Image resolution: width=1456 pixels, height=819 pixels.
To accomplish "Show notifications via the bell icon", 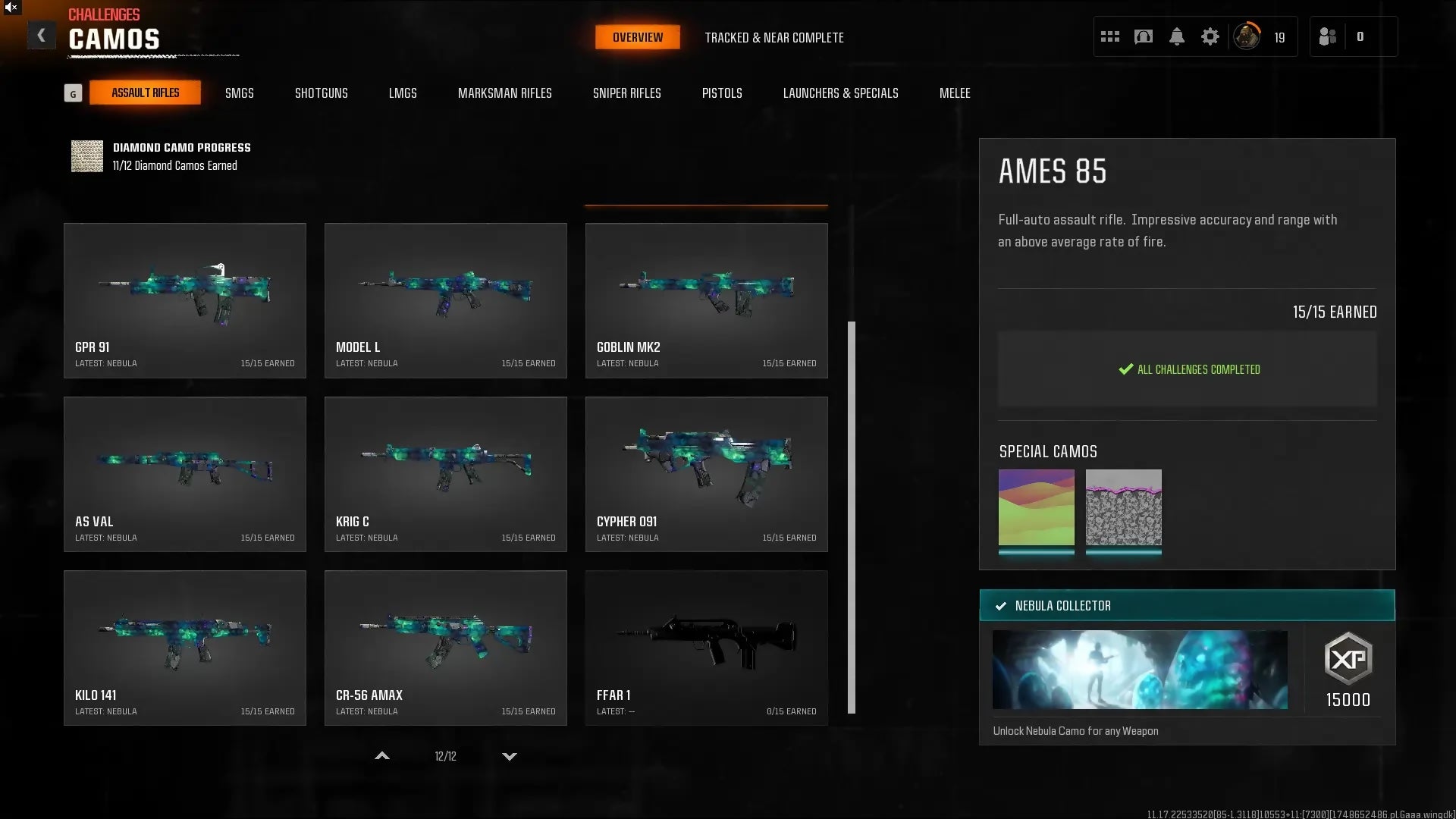I will point(1176,36).
